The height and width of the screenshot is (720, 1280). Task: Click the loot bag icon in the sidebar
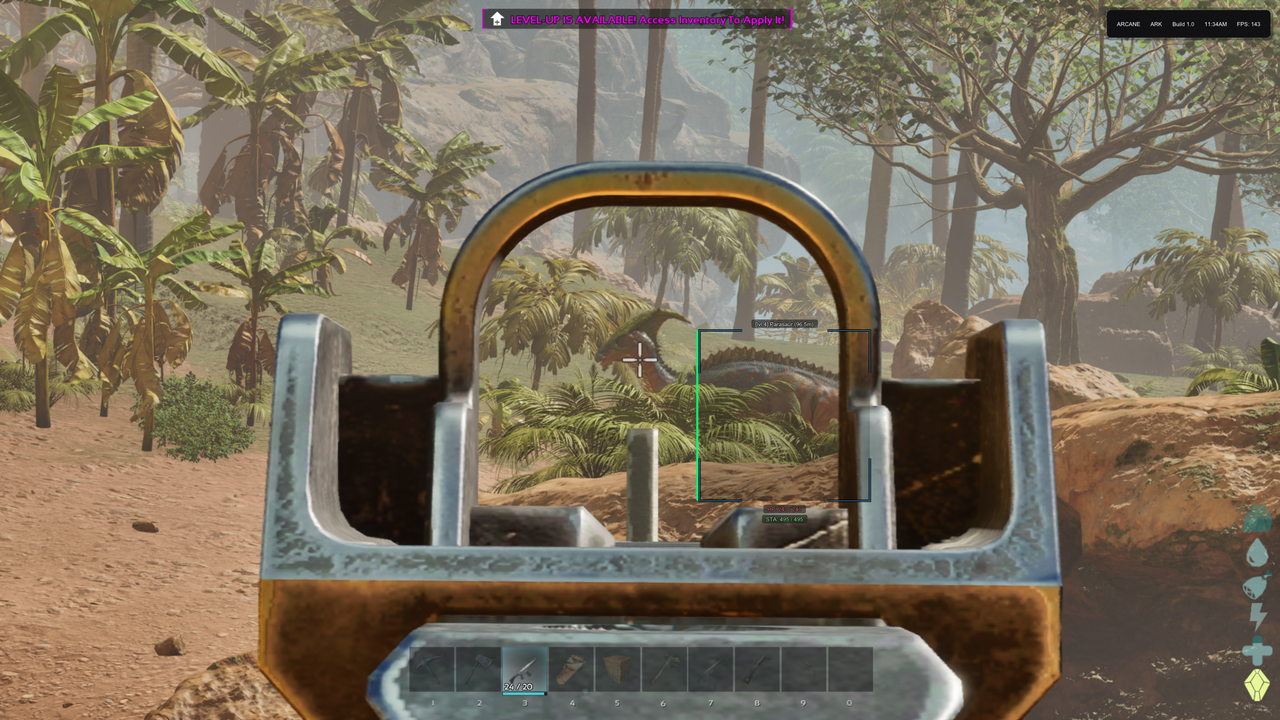tap(1257, 518)
